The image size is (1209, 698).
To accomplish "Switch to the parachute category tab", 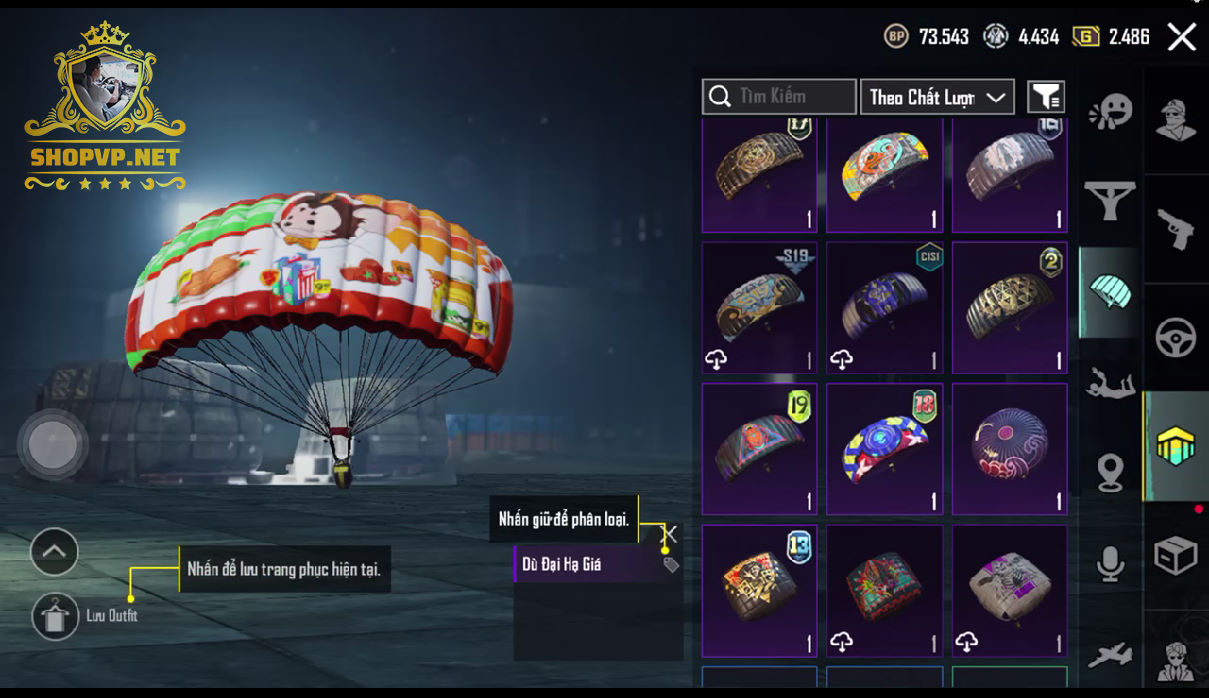I will [1110, 292].
